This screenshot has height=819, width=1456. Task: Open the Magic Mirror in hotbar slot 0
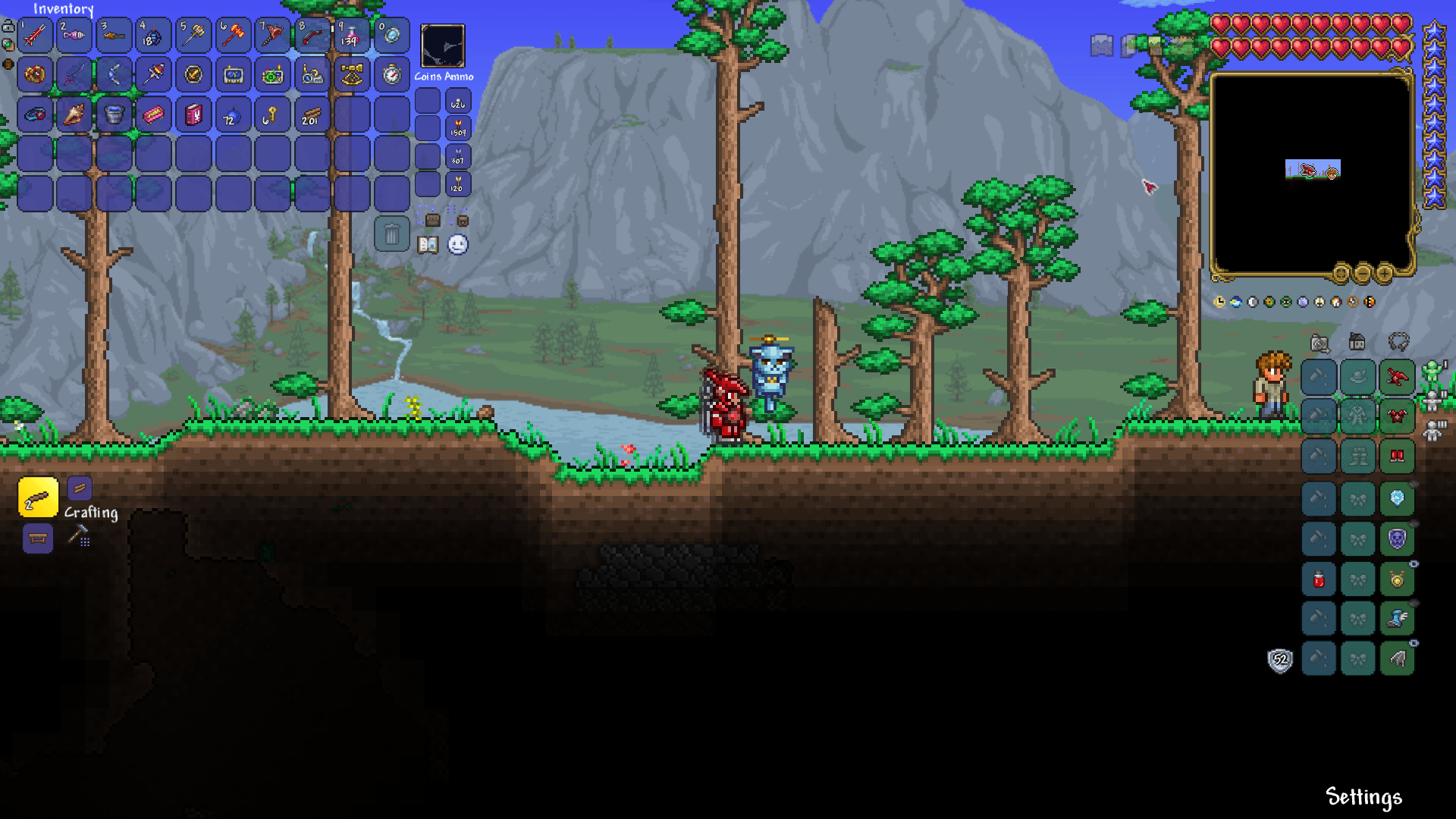pos(392,35)
